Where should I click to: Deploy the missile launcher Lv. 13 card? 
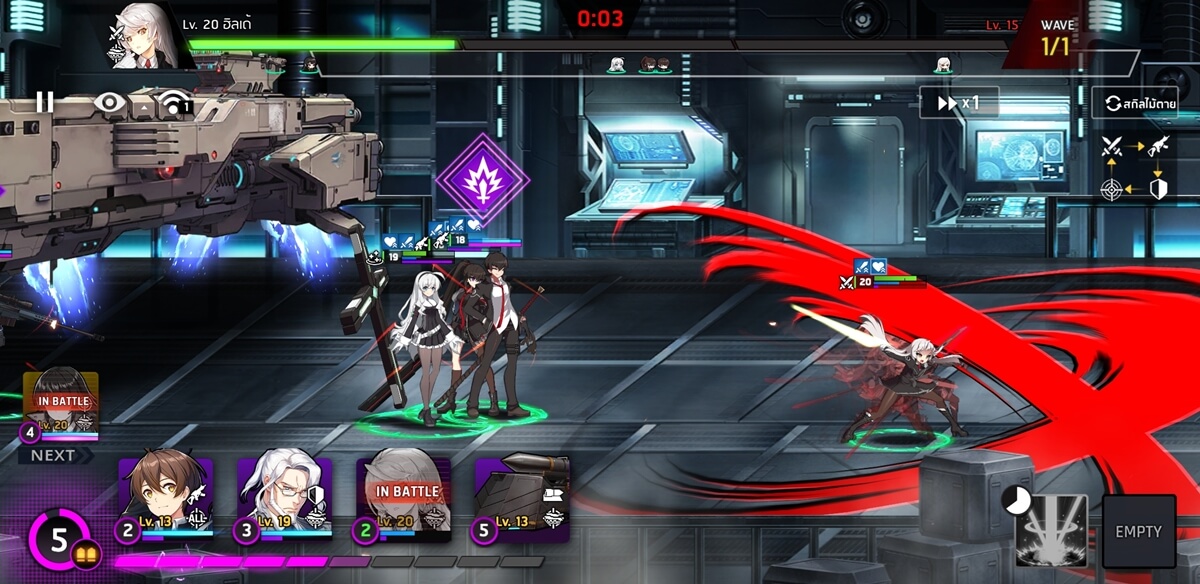[x=521, y=500]
